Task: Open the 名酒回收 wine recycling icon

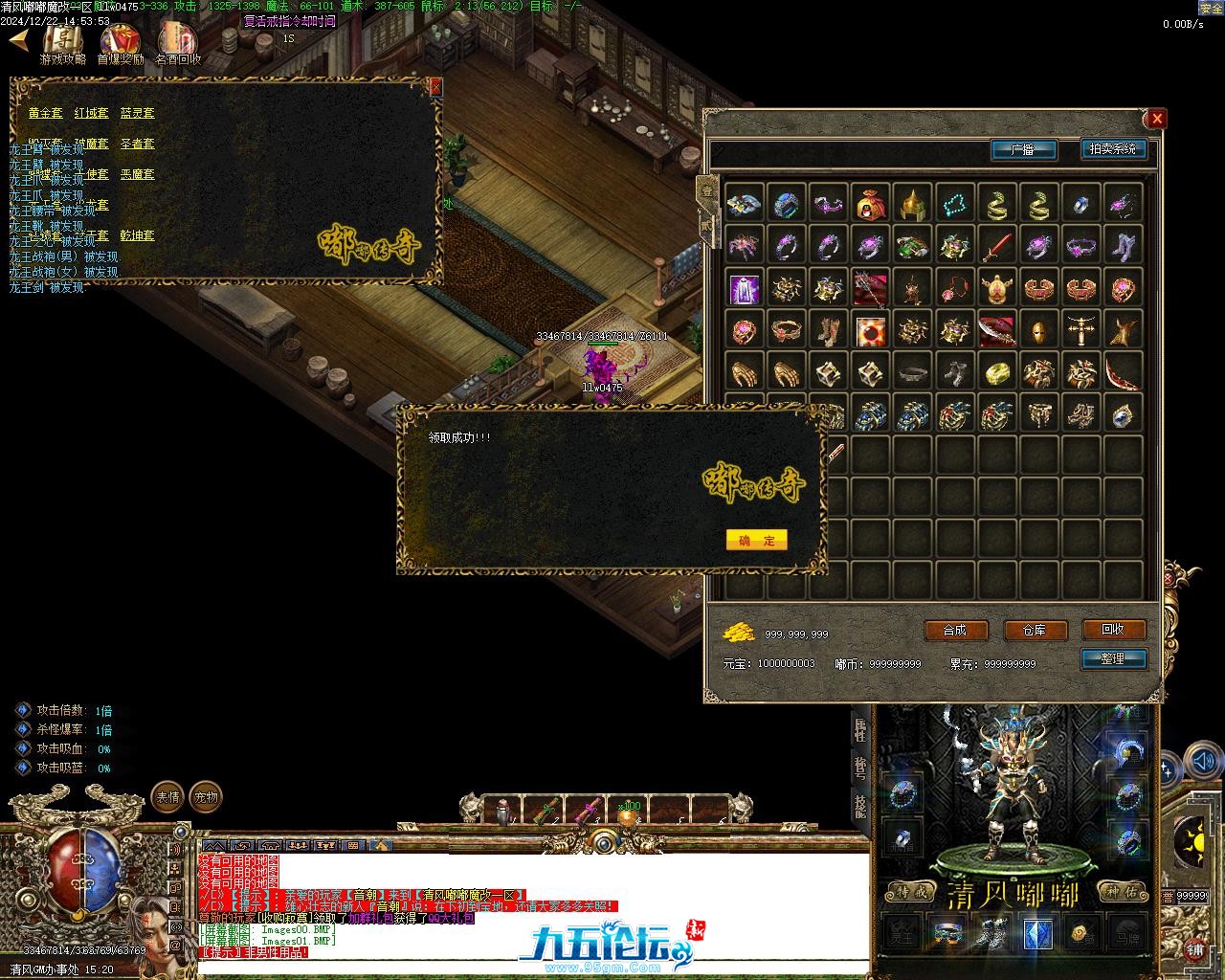Action: (178, 43)
